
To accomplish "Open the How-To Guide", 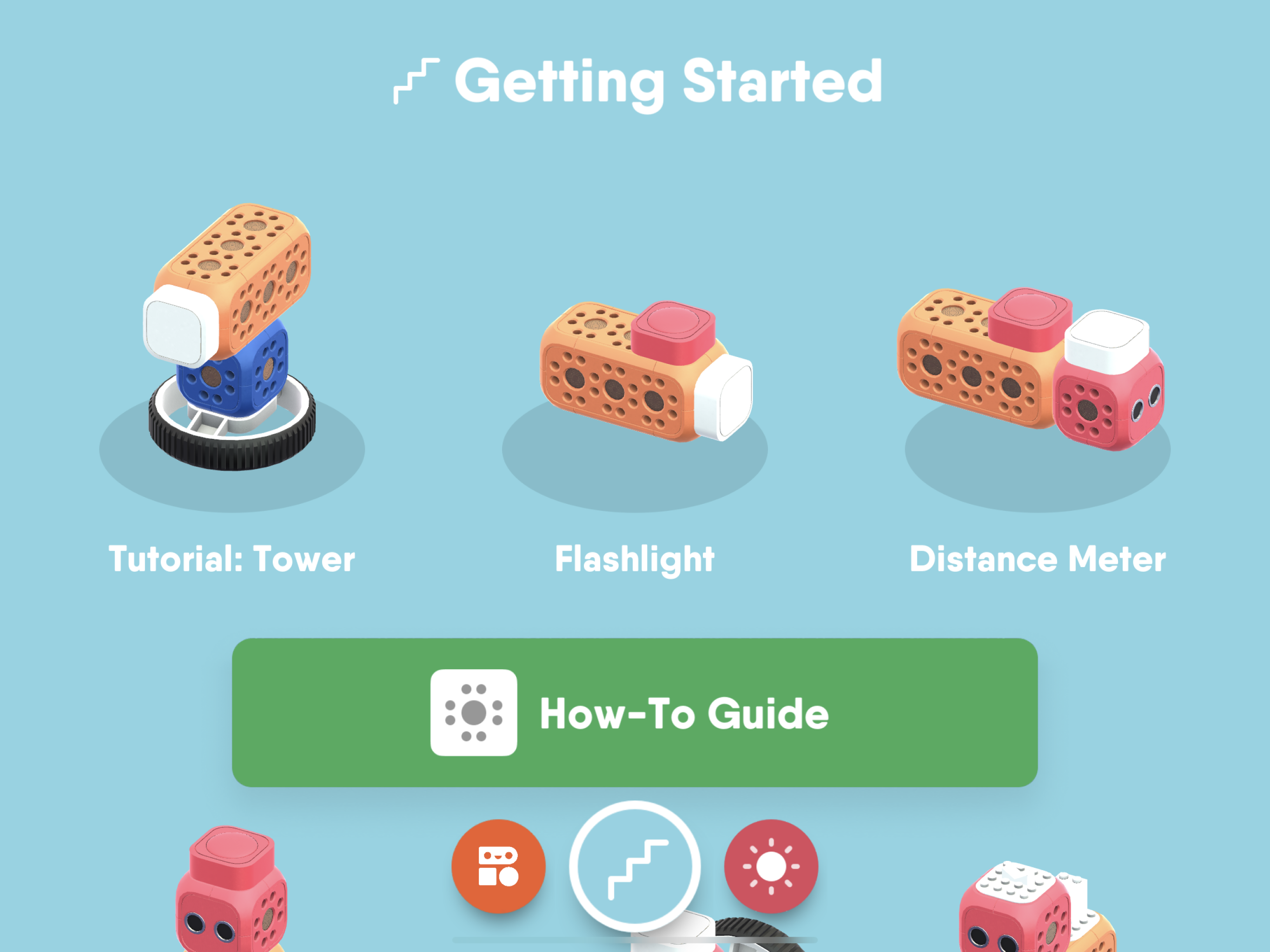I will click(635, 713).
